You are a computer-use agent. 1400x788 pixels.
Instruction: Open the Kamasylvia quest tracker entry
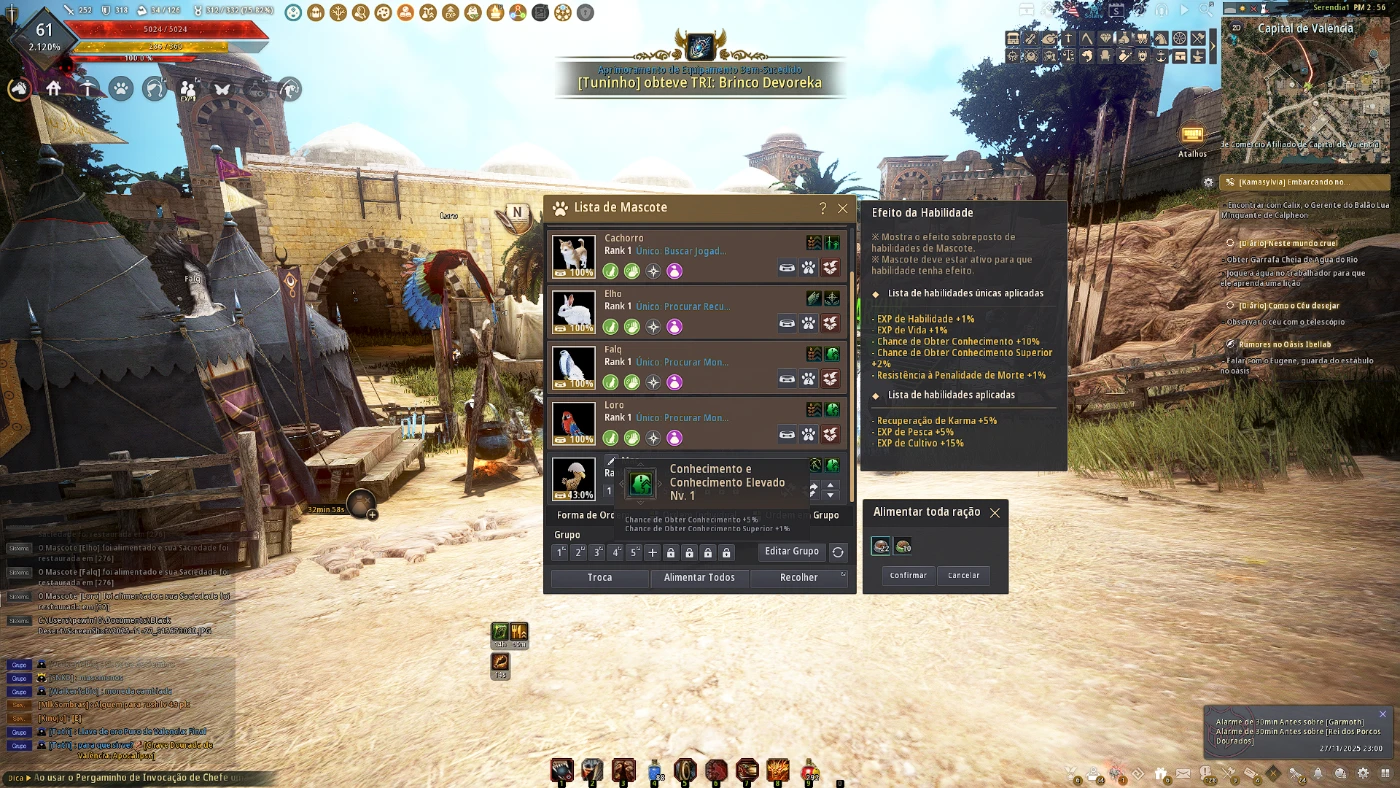(1291, 182)
